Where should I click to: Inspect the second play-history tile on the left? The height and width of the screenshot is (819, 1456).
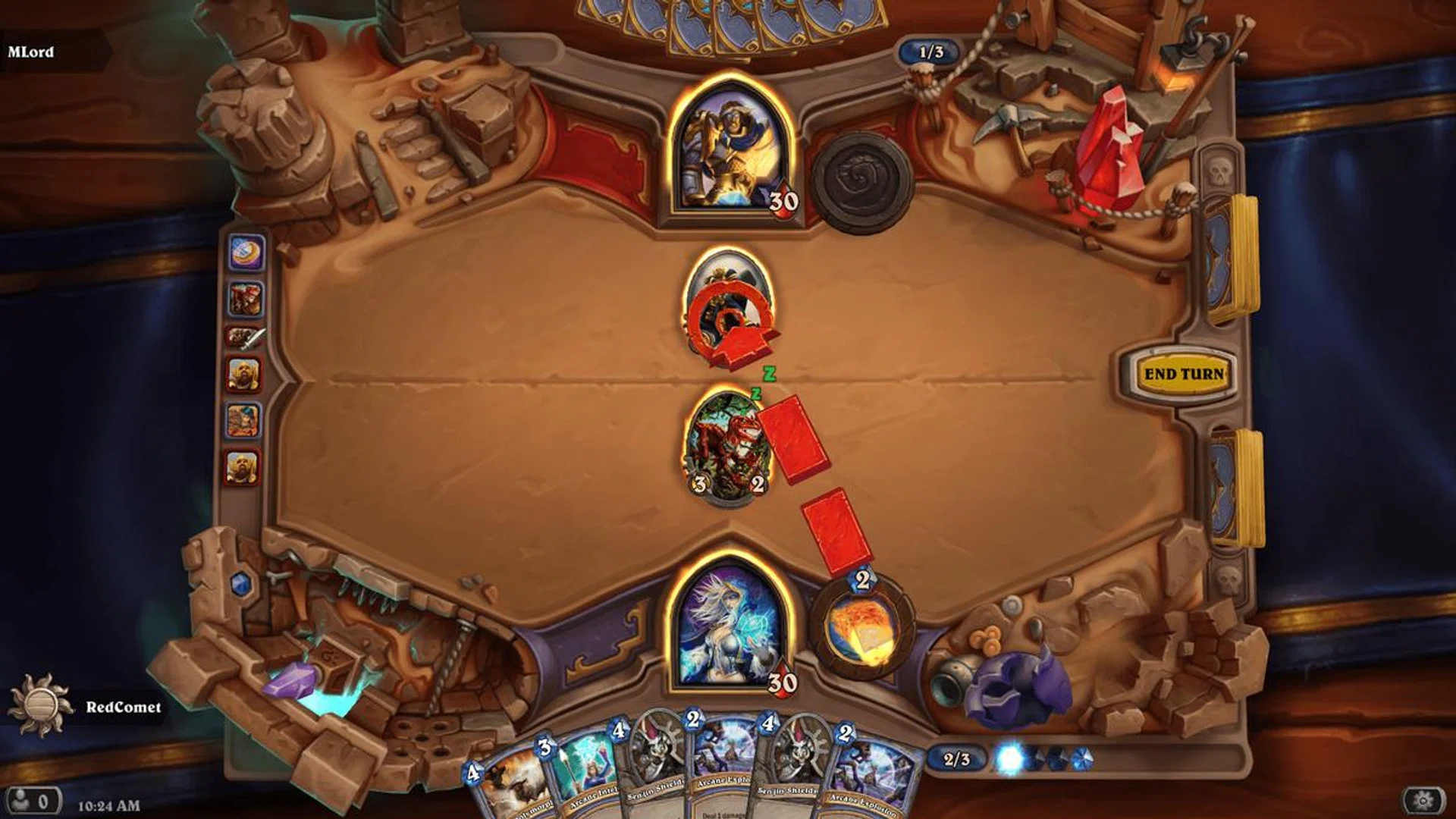[246, 299]
